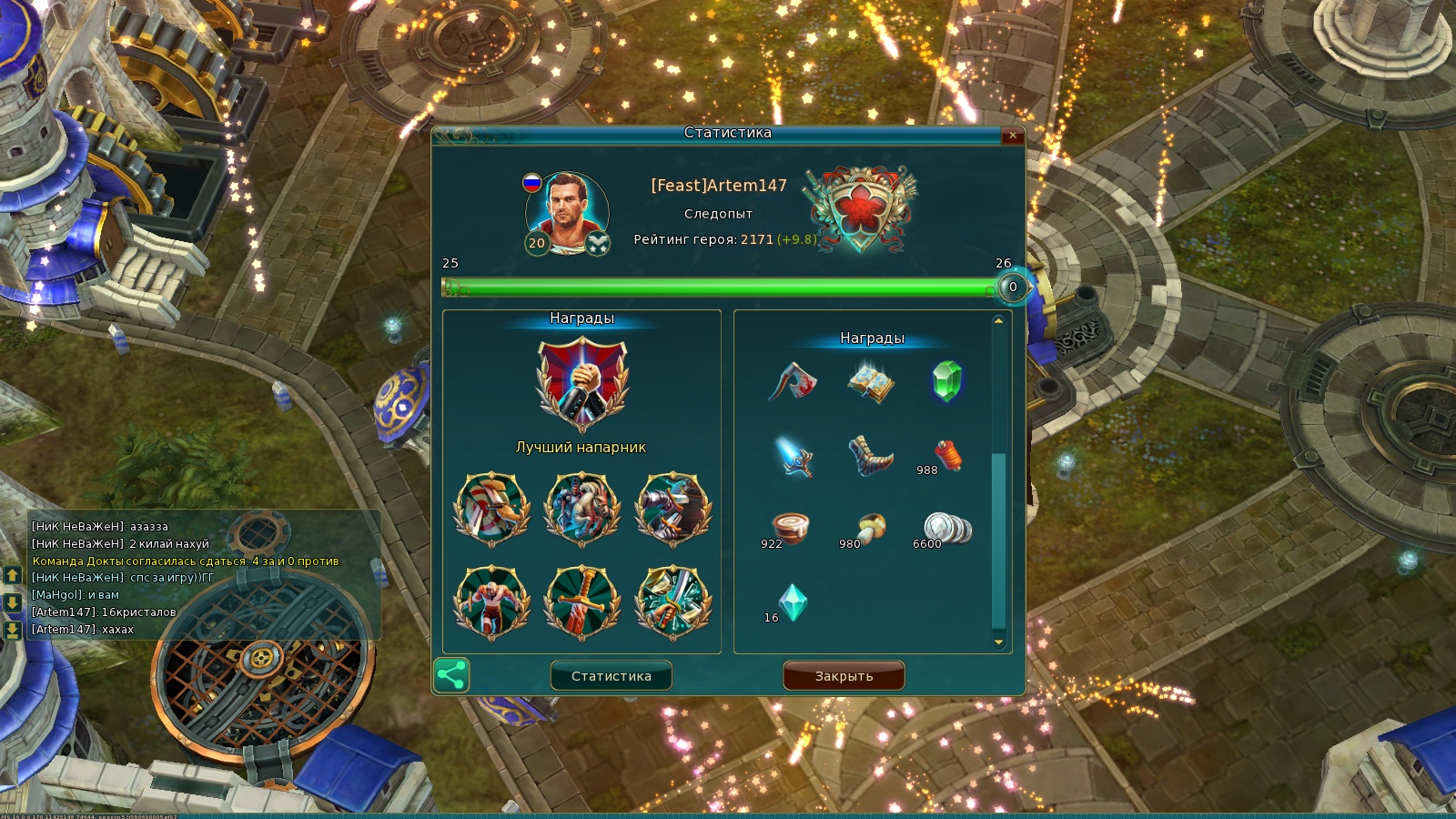This screenshot has width=1456, height=819.
Task: Jump chat to the latest message
Action: pos(12,630)
